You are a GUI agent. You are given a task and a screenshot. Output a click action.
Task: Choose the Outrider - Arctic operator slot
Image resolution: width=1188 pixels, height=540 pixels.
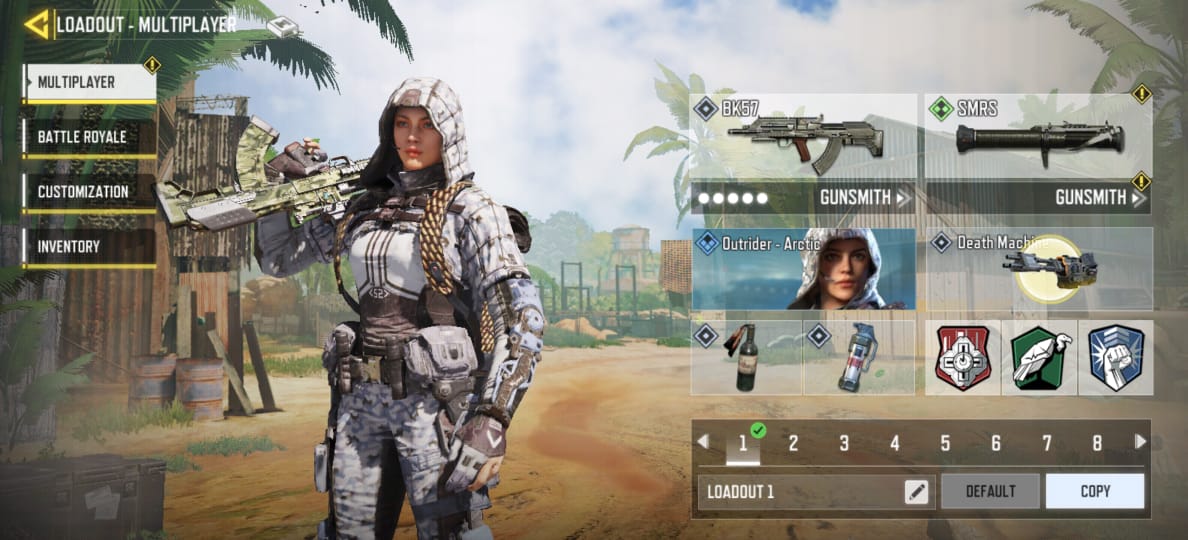click(x=803, y=269)
